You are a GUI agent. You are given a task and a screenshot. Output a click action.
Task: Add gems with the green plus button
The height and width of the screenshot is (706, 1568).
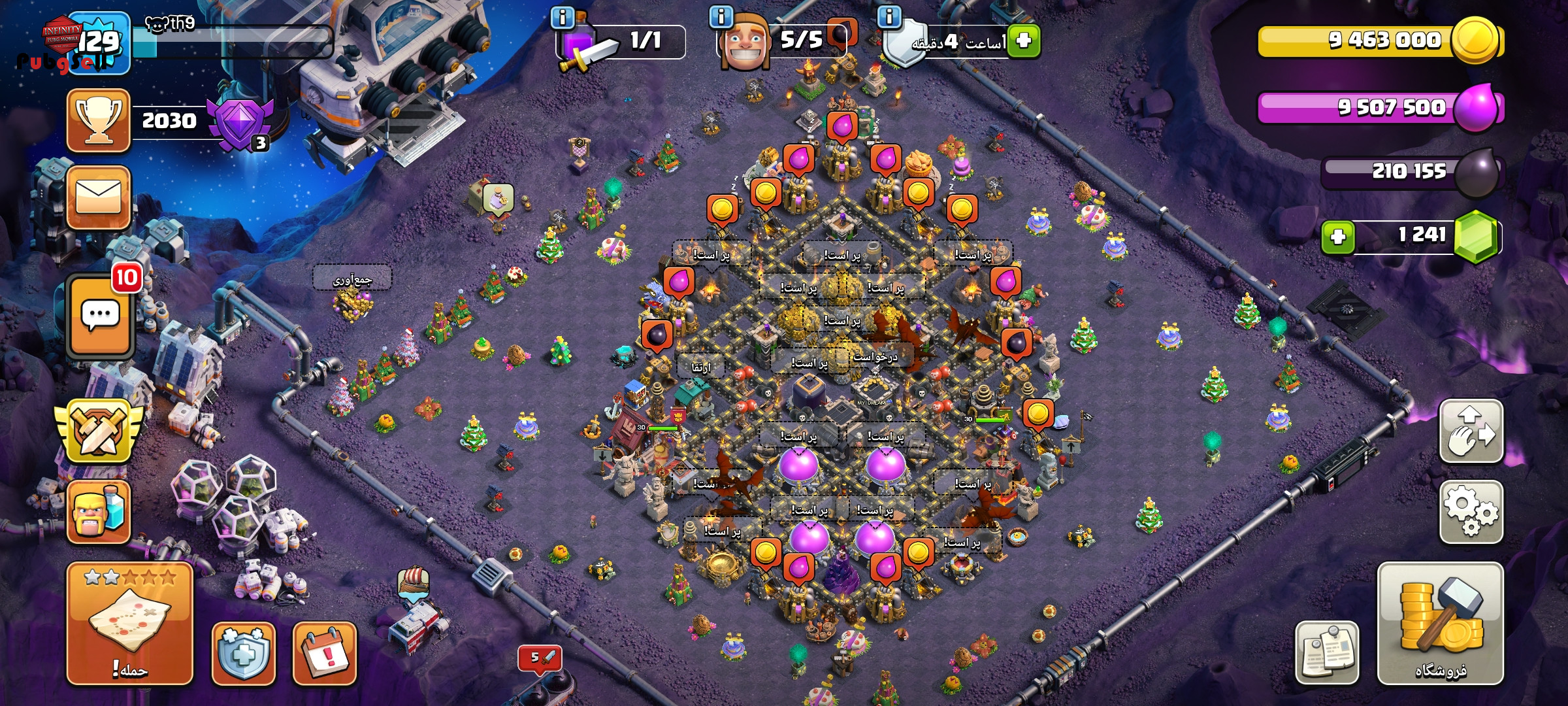pos(1337,236)
